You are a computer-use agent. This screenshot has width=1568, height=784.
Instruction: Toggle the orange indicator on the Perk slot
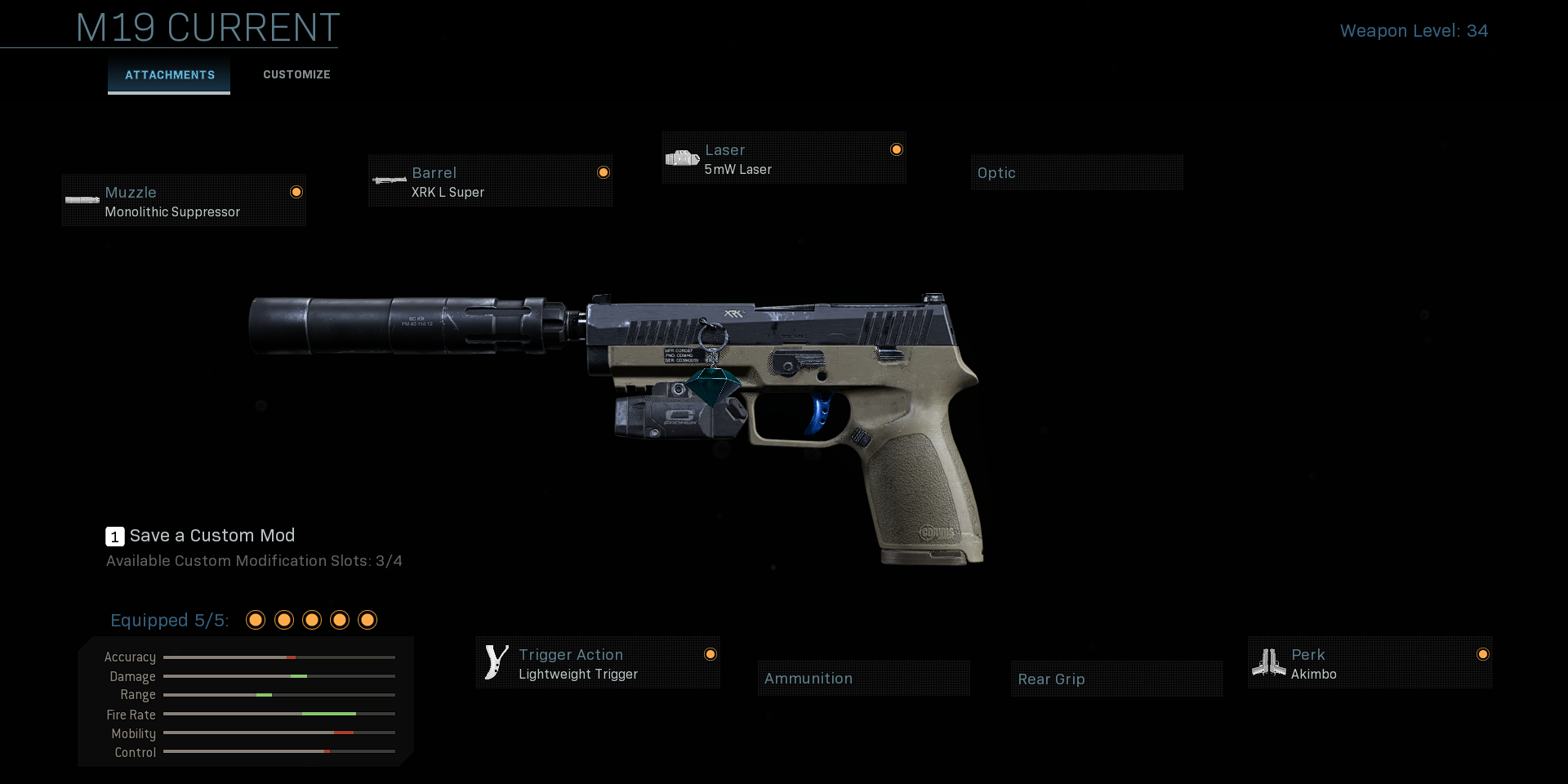1483,653
